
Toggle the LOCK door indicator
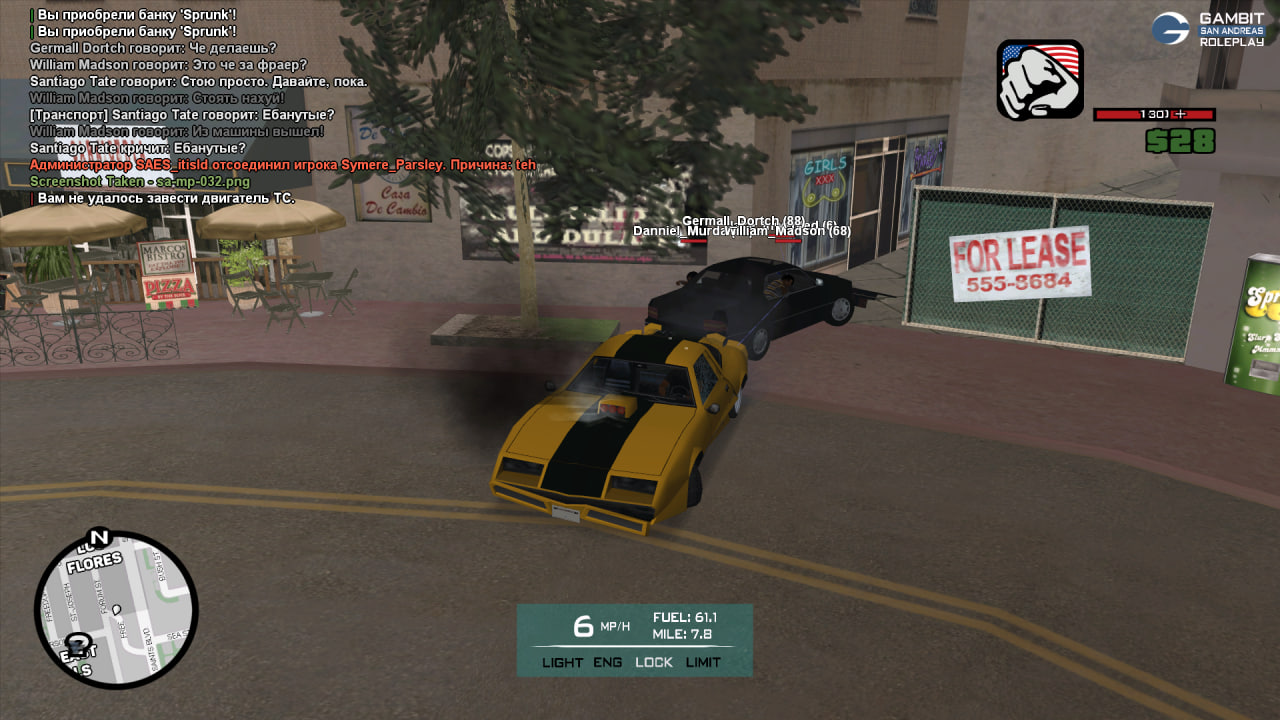pos(654,662)
